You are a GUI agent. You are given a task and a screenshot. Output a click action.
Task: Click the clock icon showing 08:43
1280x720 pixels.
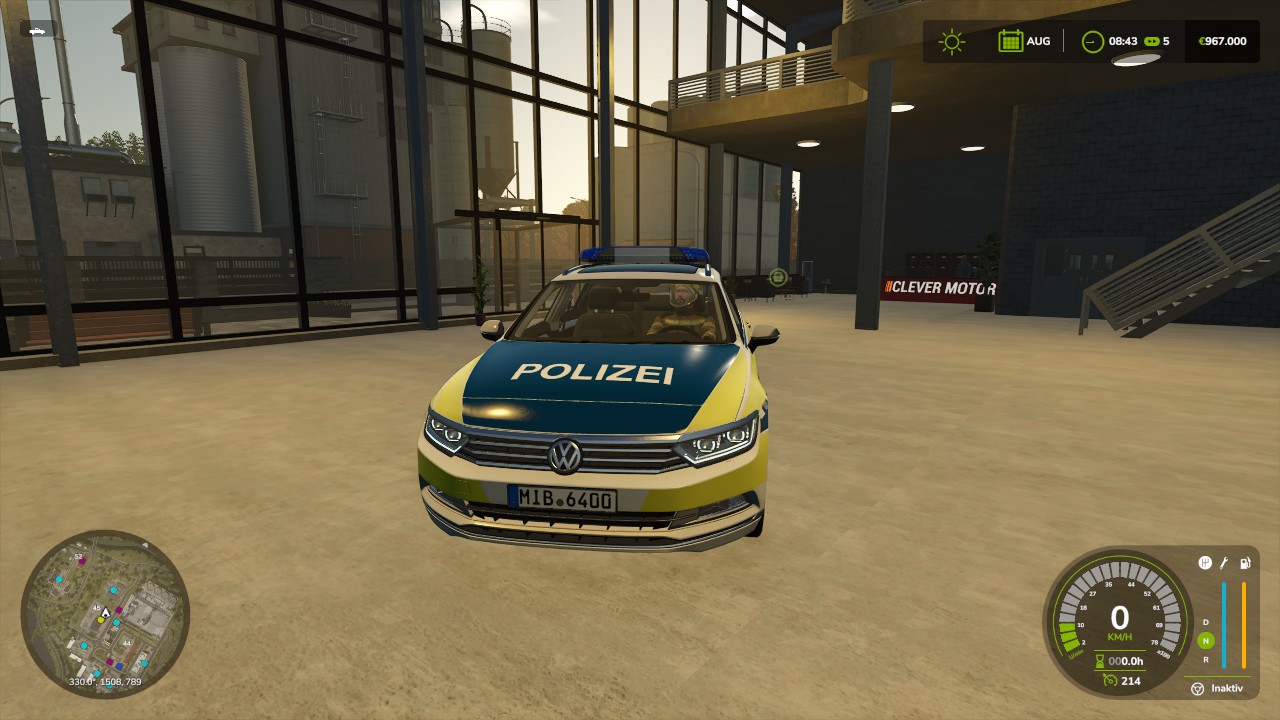coord(1092,41)
